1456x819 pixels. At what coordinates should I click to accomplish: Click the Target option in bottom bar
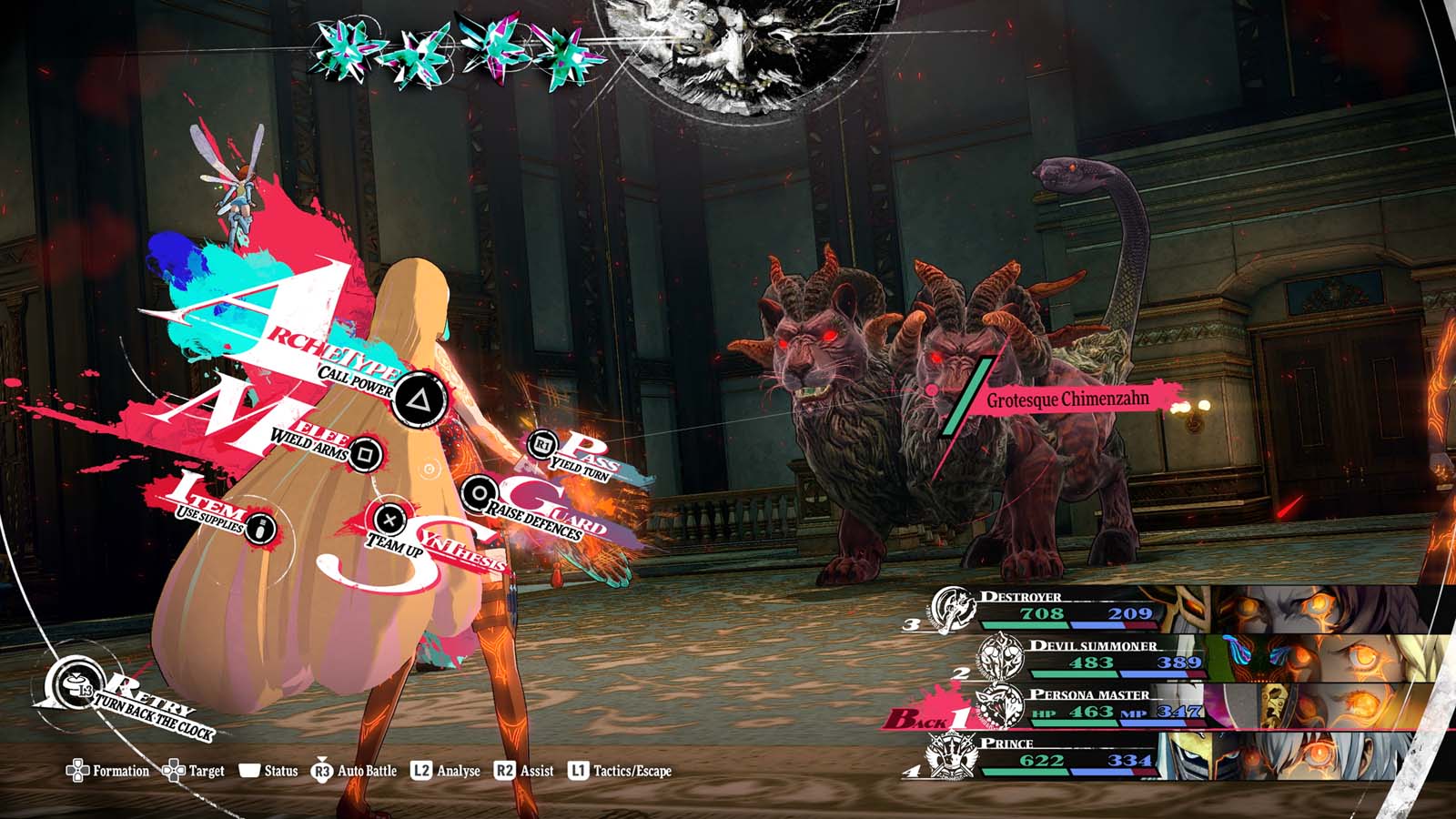pos(193,771)
